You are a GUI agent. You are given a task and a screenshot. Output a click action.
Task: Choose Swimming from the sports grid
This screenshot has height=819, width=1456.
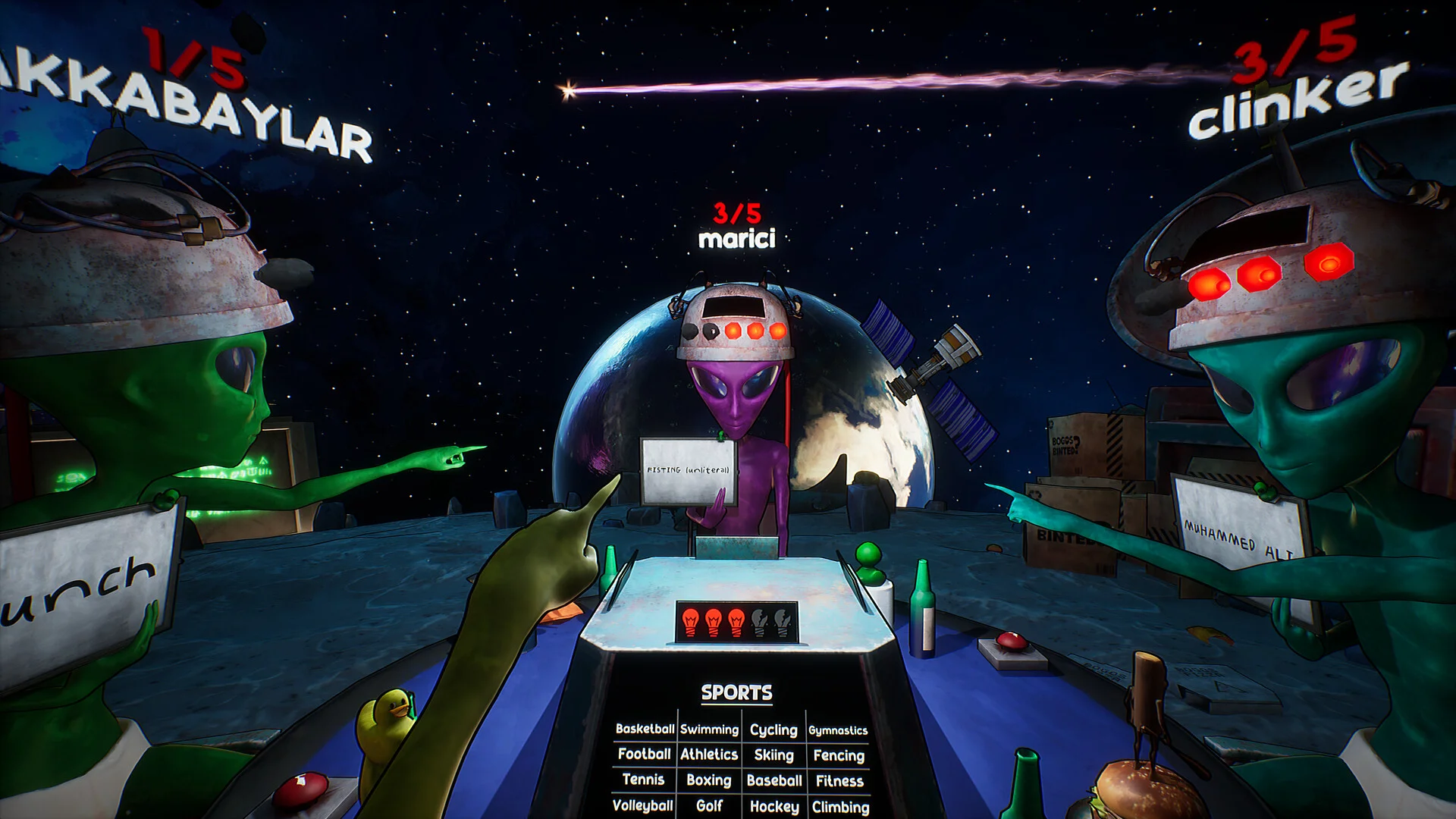pyautogui.click(x=709, y=730)
